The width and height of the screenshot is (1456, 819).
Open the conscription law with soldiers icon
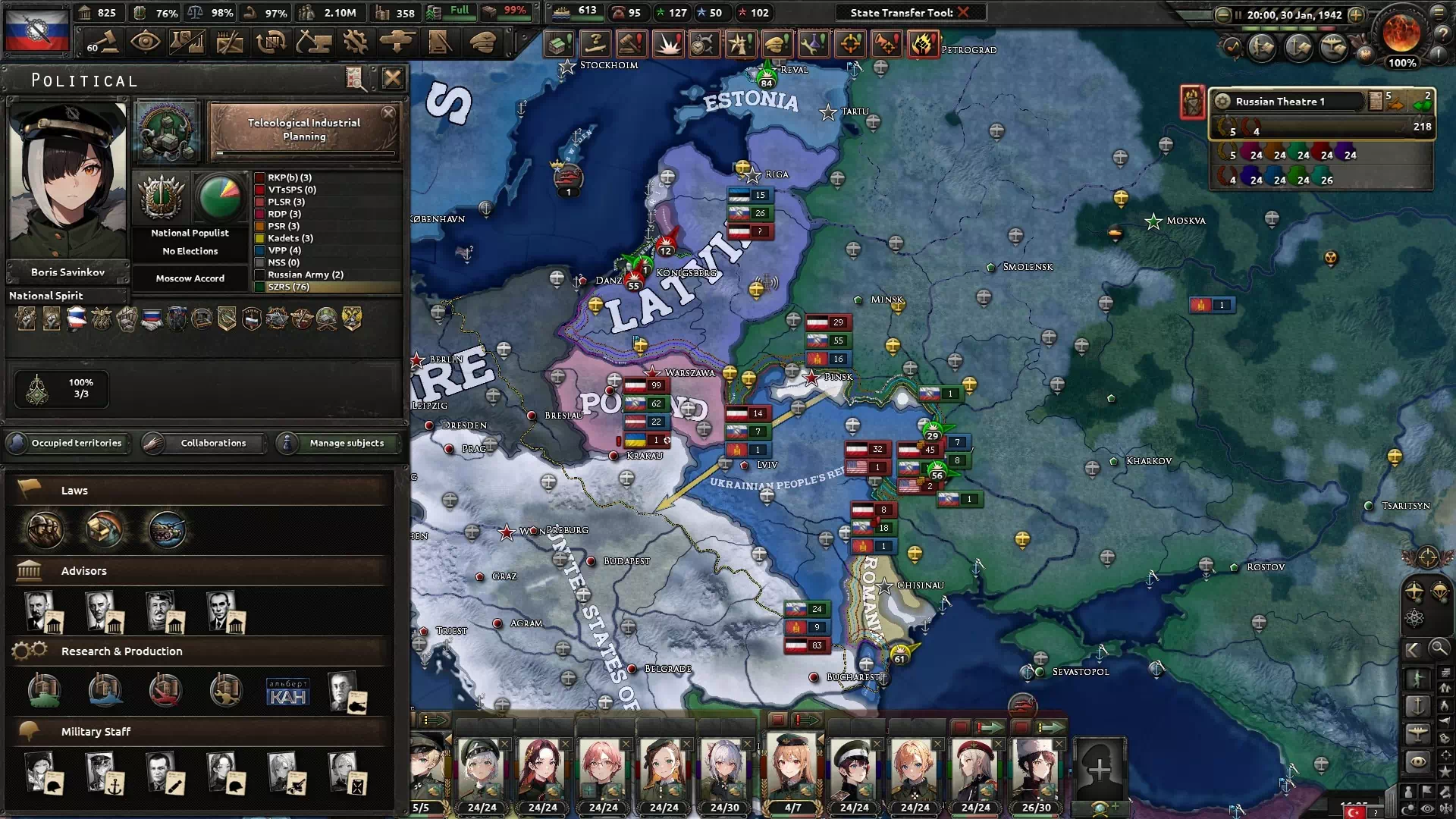pyautogui.click(x=45, y=529)
